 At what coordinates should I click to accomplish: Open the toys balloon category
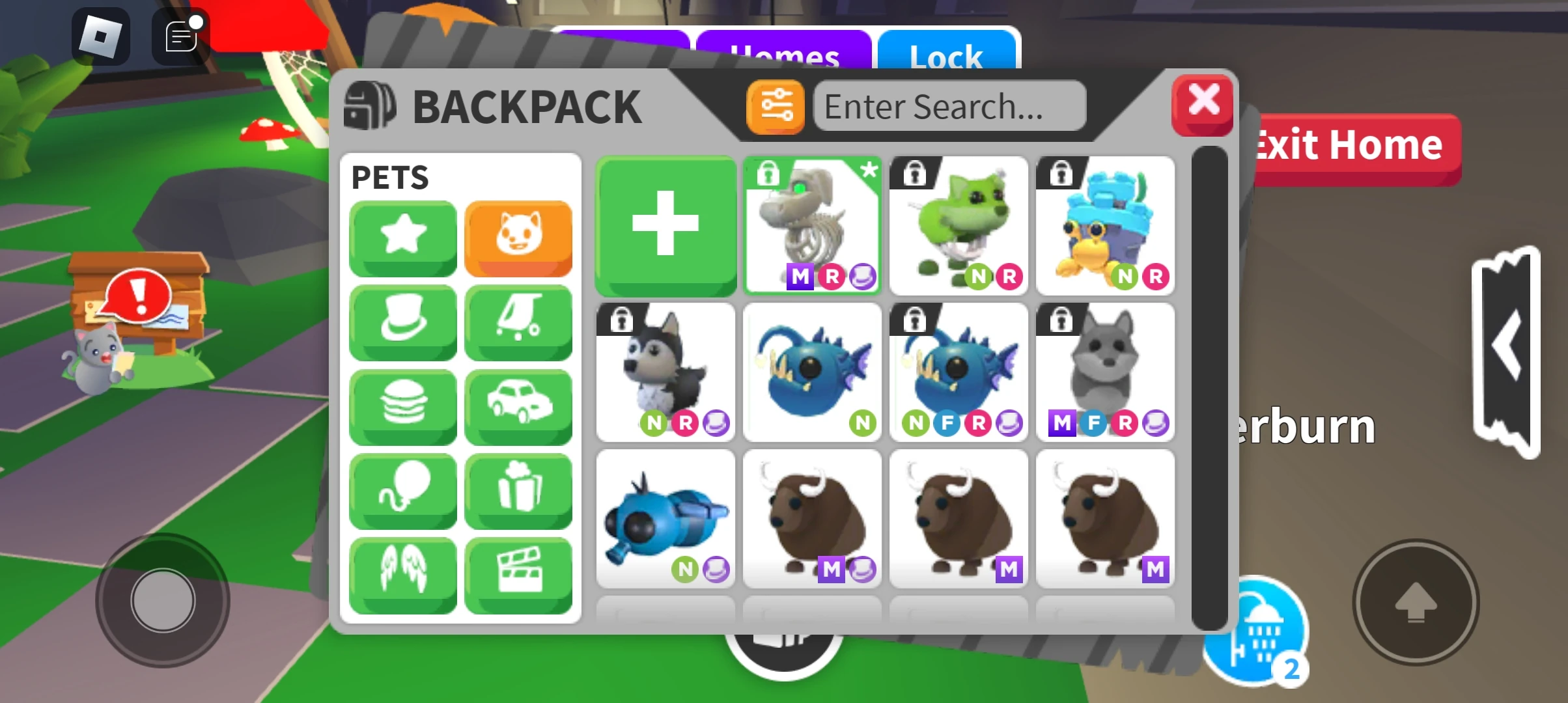(x=402, y=492)
